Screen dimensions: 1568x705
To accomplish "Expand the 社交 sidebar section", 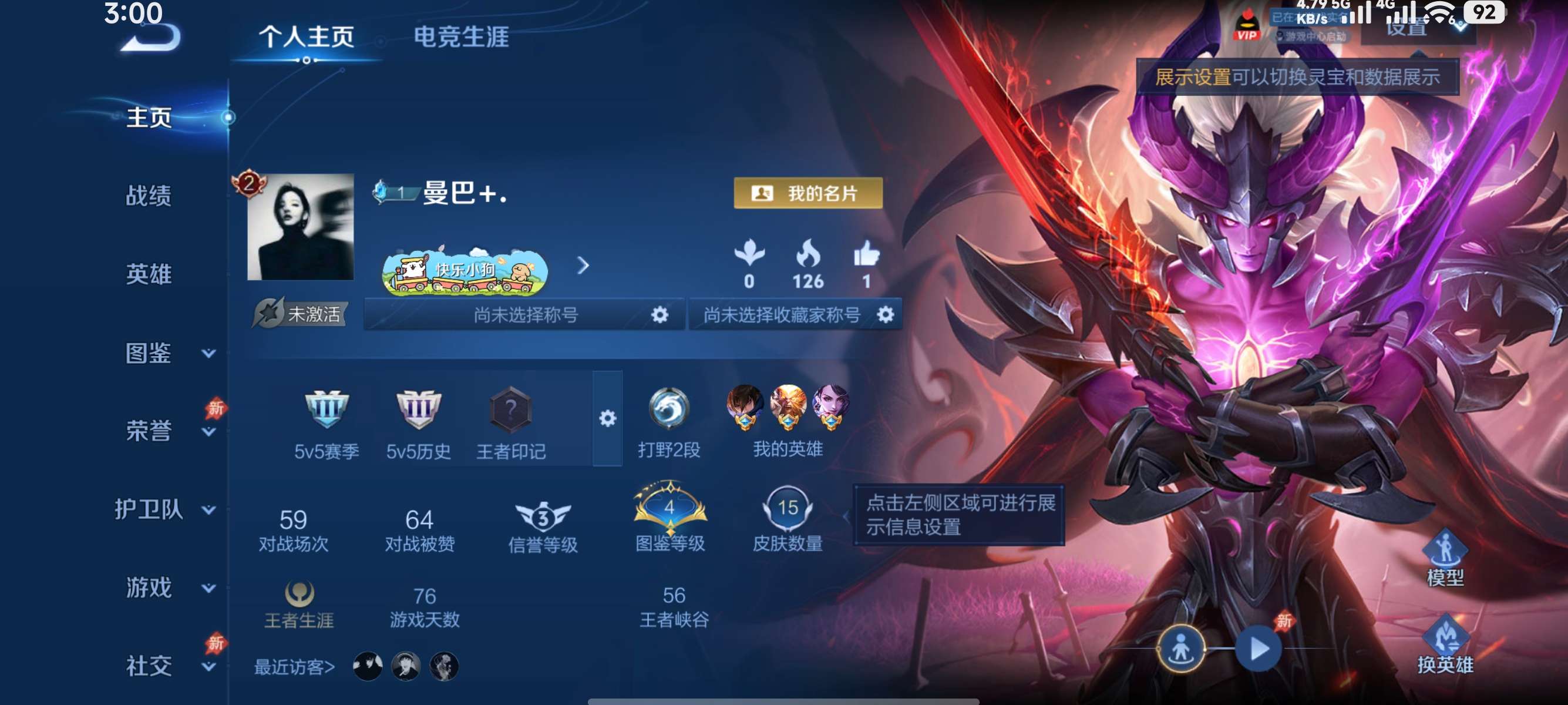I will point(150,666).
